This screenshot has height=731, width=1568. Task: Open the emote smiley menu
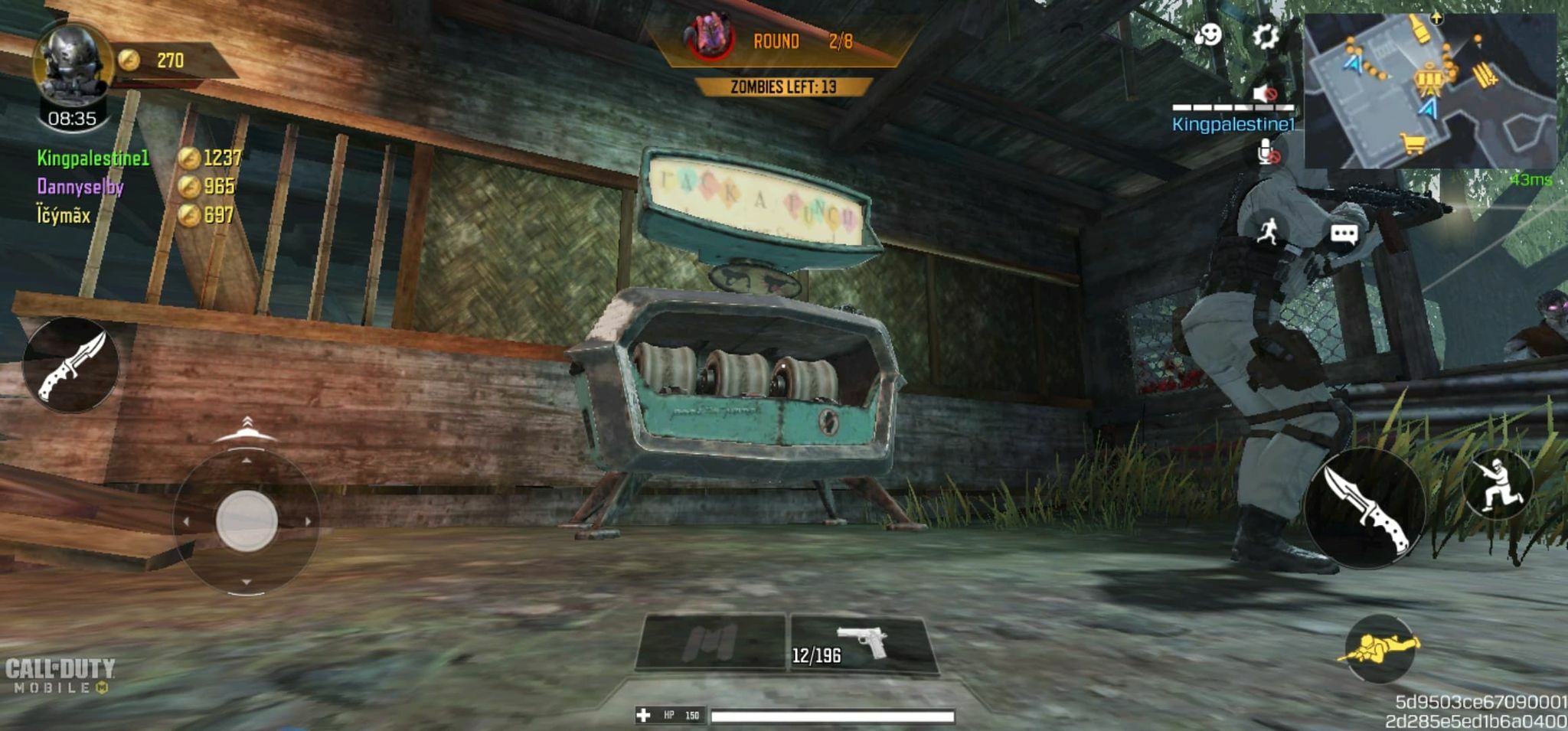(1209, 34)
